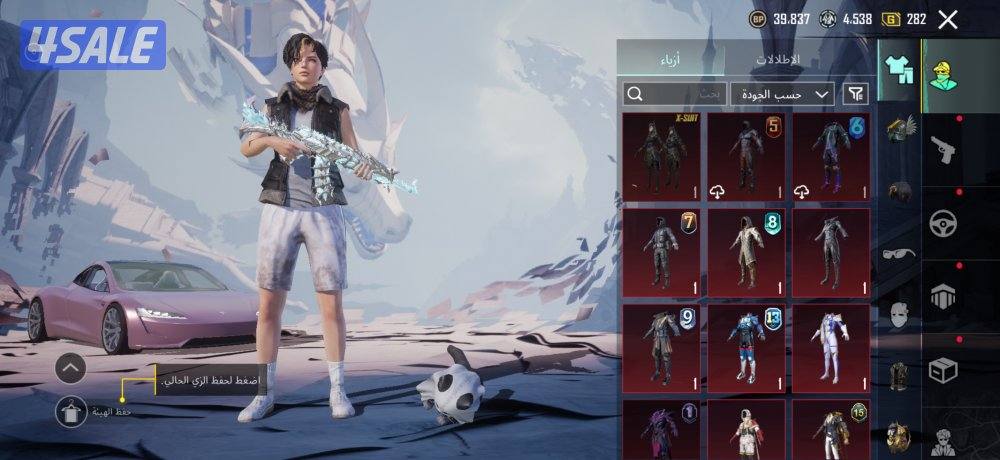Select the face mask subcategory icon
1000x460 pixels.
click(898, 316)
